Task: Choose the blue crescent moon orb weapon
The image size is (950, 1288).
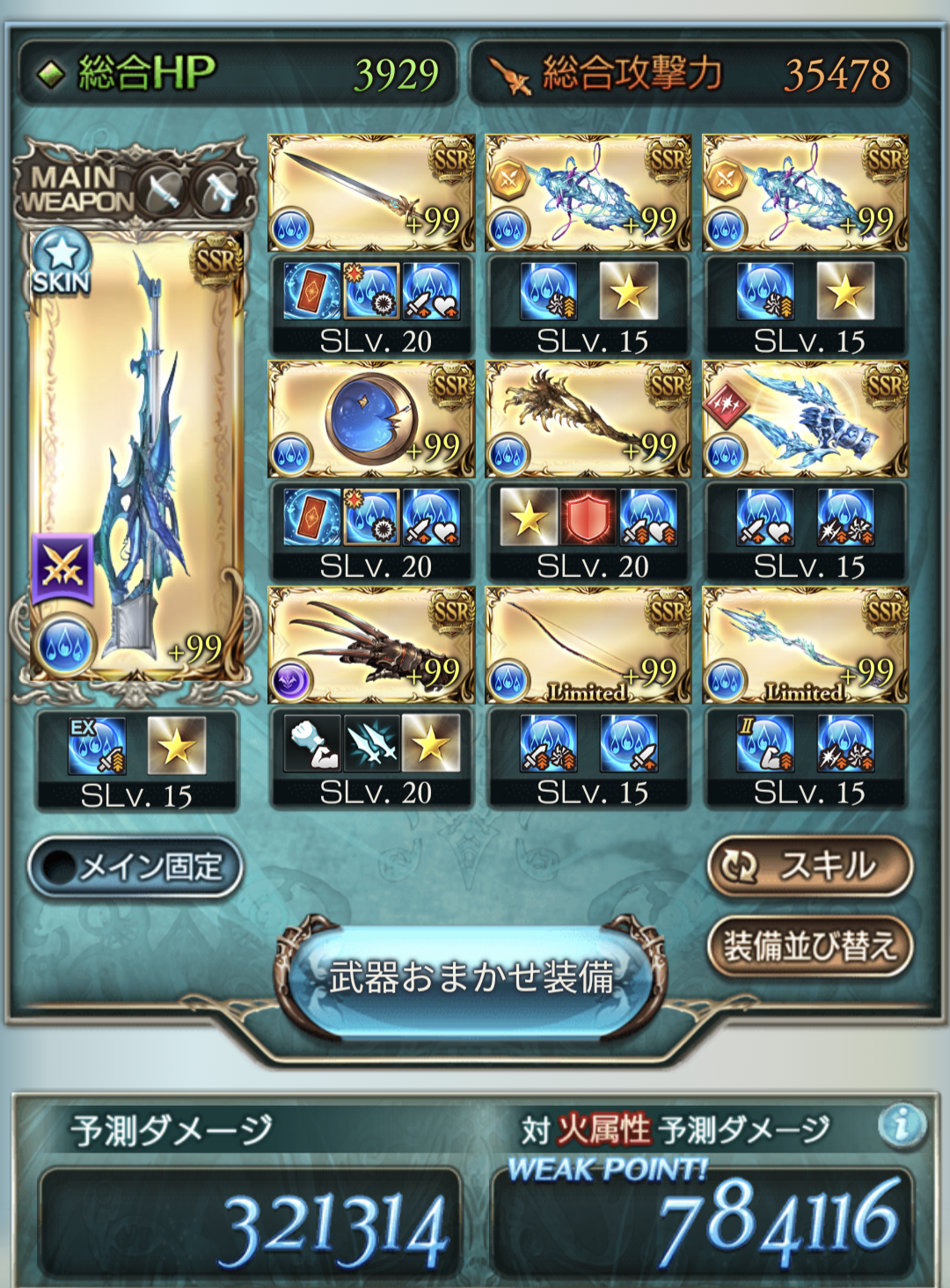Action: 371,419
